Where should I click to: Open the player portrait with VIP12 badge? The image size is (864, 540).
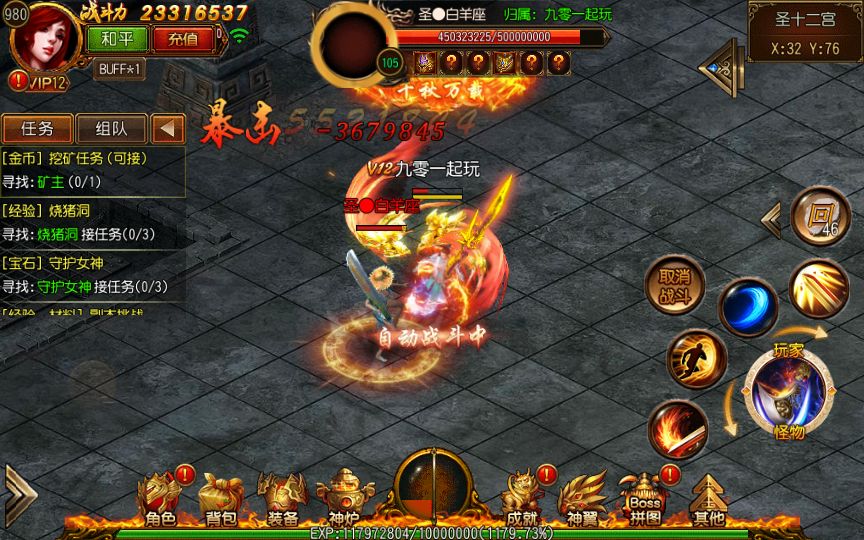tap(44, 40)
